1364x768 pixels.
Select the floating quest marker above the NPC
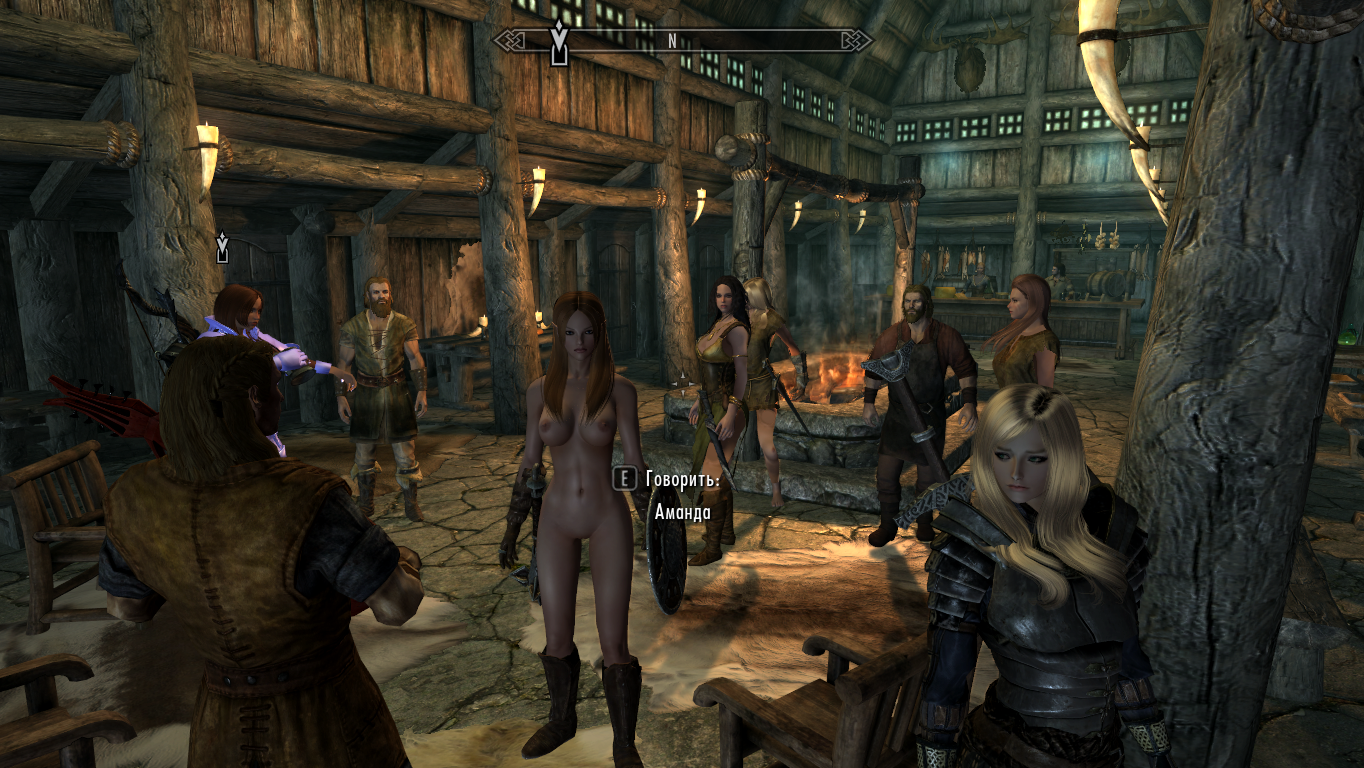(x=222, y=247)
